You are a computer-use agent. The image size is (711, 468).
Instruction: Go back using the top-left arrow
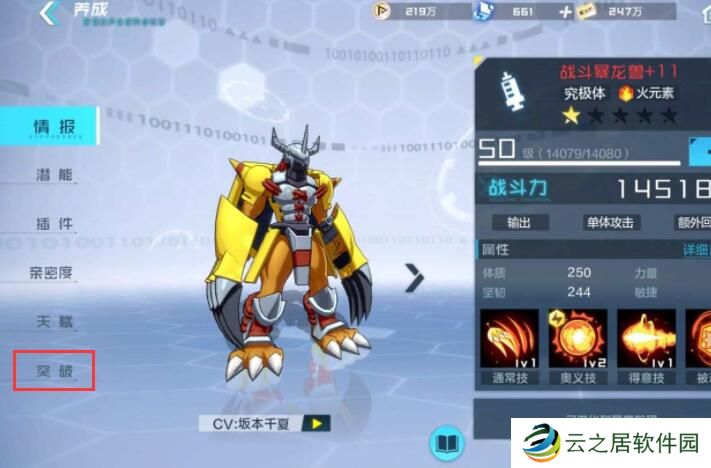[47, 15]
